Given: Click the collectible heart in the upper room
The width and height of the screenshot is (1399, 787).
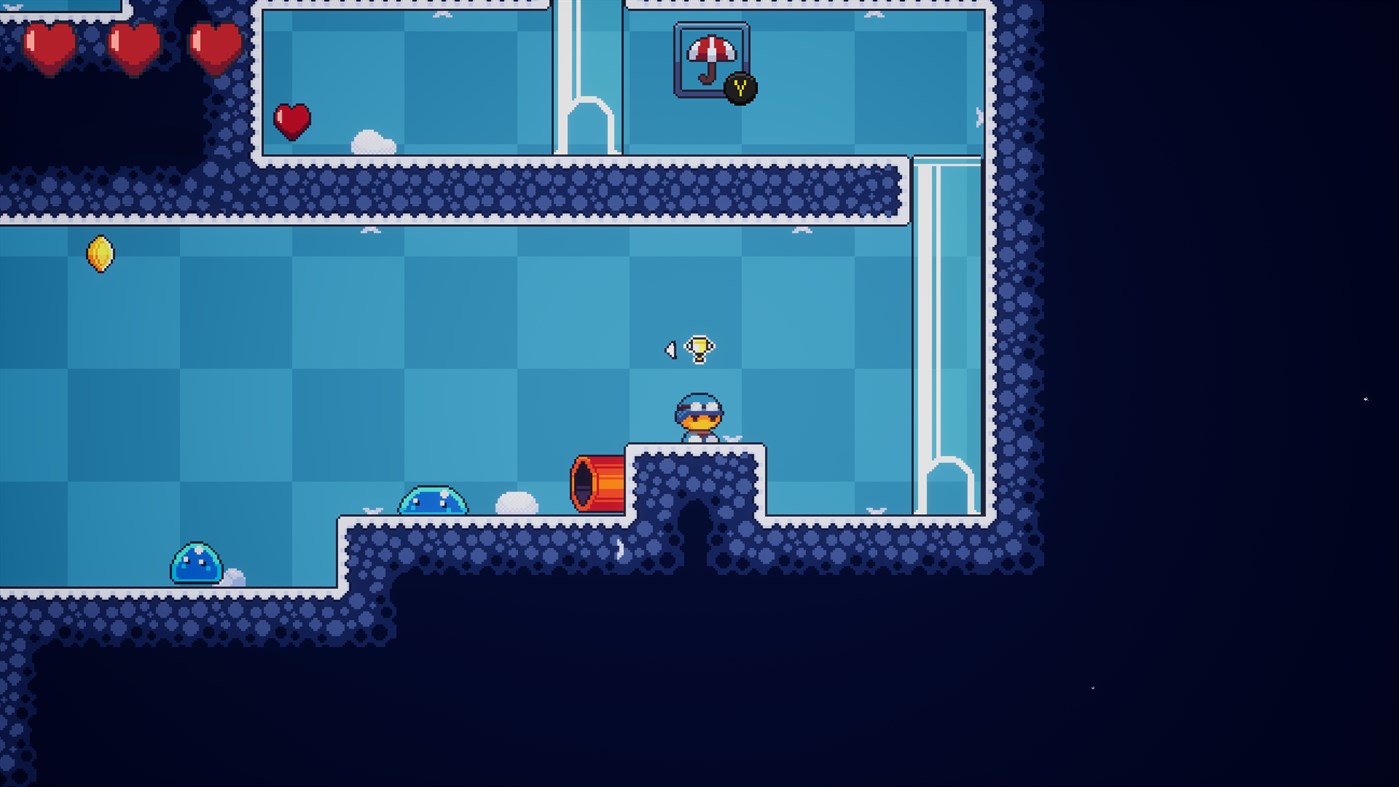Looking at the screenshot, I should pyautogui.click(x=291, y=120).
